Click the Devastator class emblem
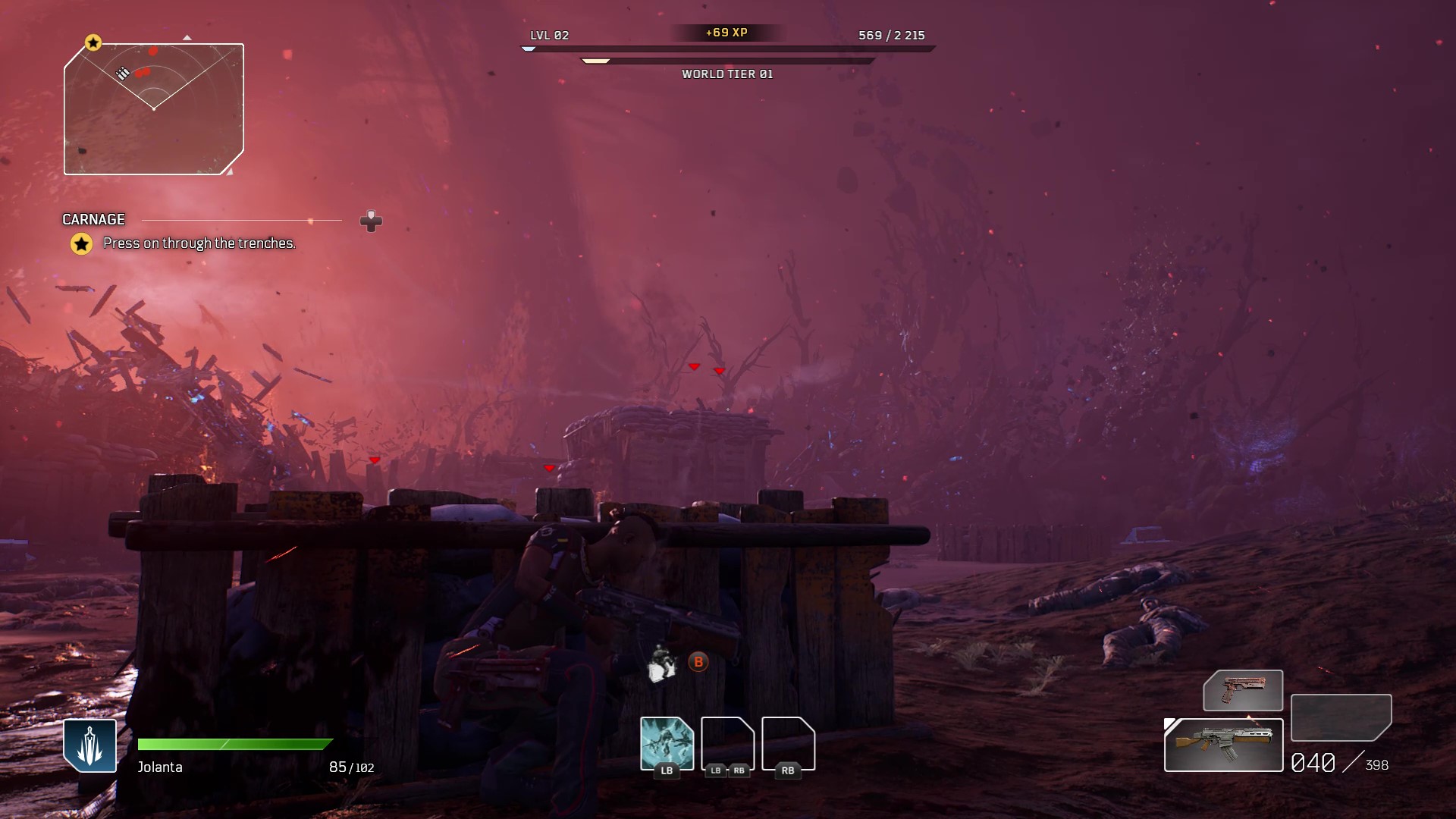 (89, 745)
